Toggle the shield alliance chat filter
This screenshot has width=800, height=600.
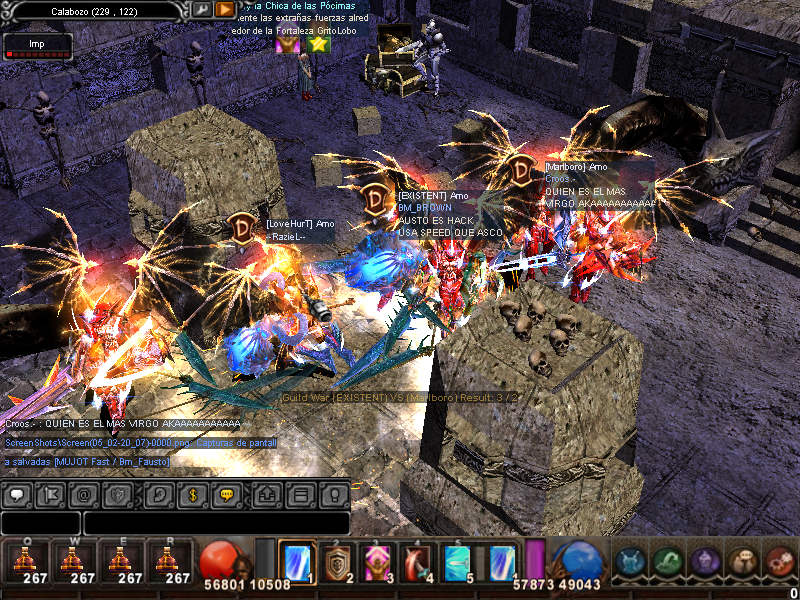(118, 494)
